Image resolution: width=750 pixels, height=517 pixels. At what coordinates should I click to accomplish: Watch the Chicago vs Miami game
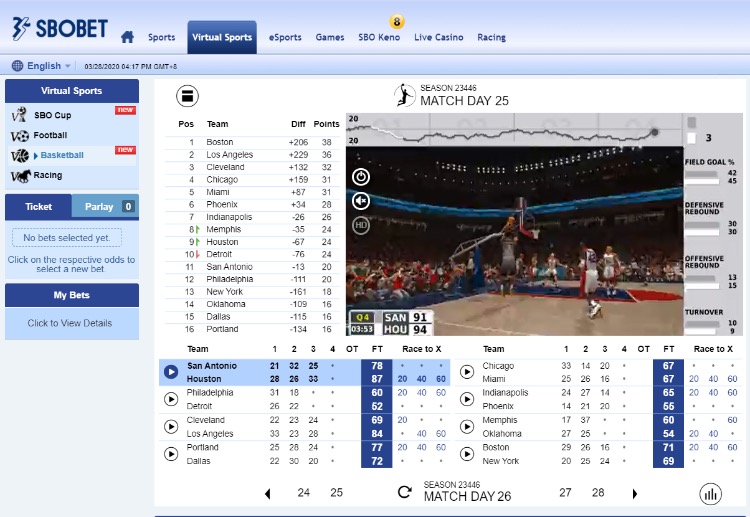(466, 372)
